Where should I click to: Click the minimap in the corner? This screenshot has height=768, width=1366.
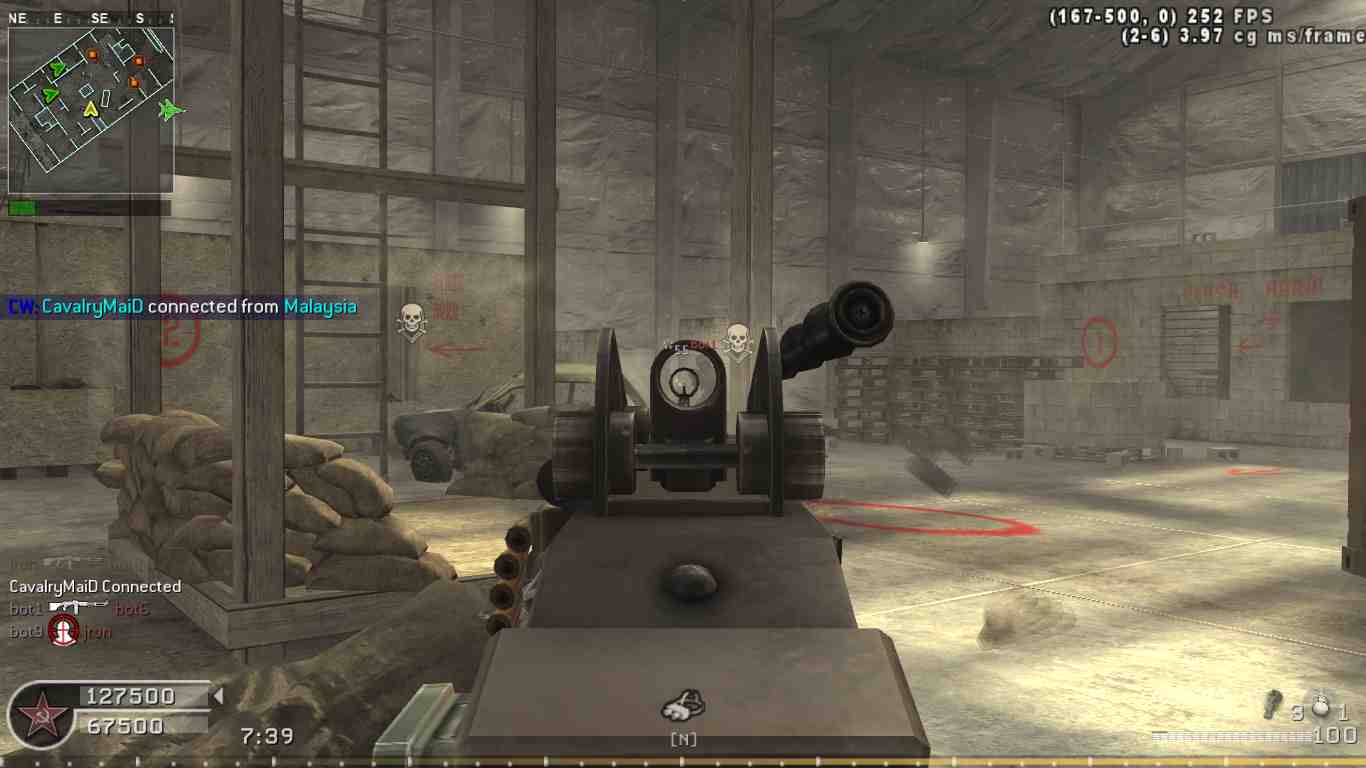[91, 110]
